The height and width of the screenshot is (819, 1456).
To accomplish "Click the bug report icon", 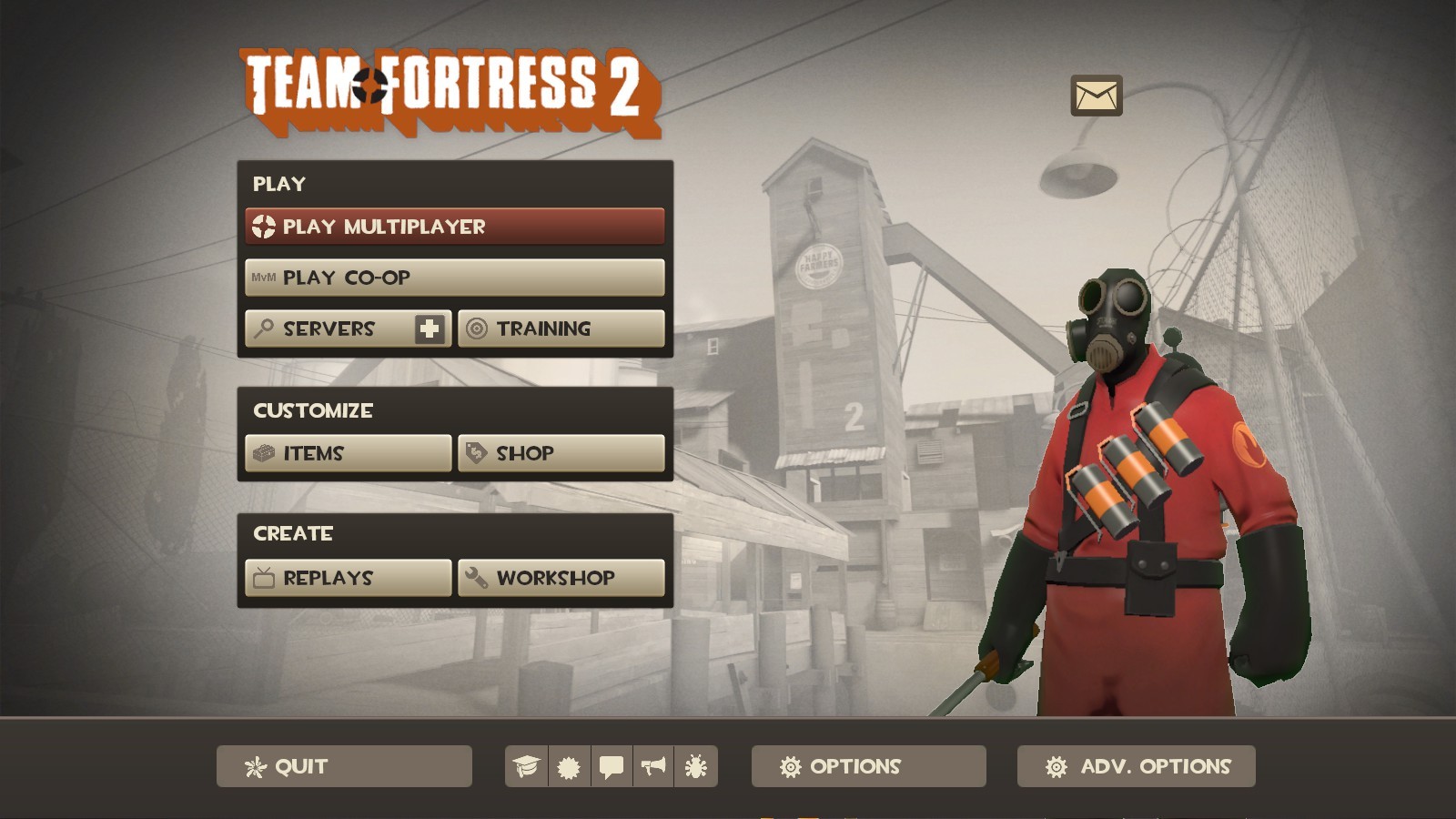I will (x=695, y=766).
